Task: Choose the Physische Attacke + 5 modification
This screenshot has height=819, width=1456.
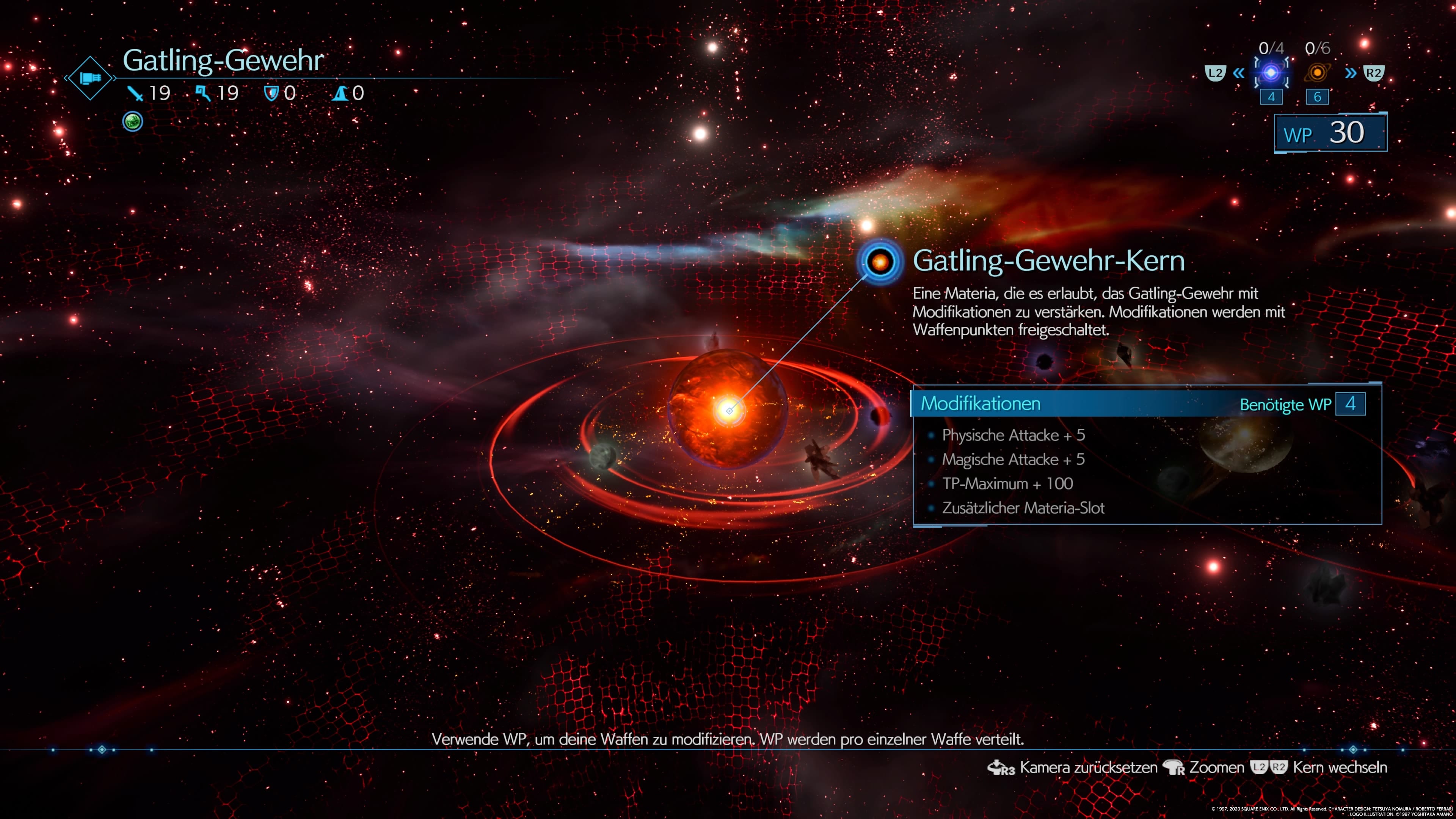Action: [1013, 435]
